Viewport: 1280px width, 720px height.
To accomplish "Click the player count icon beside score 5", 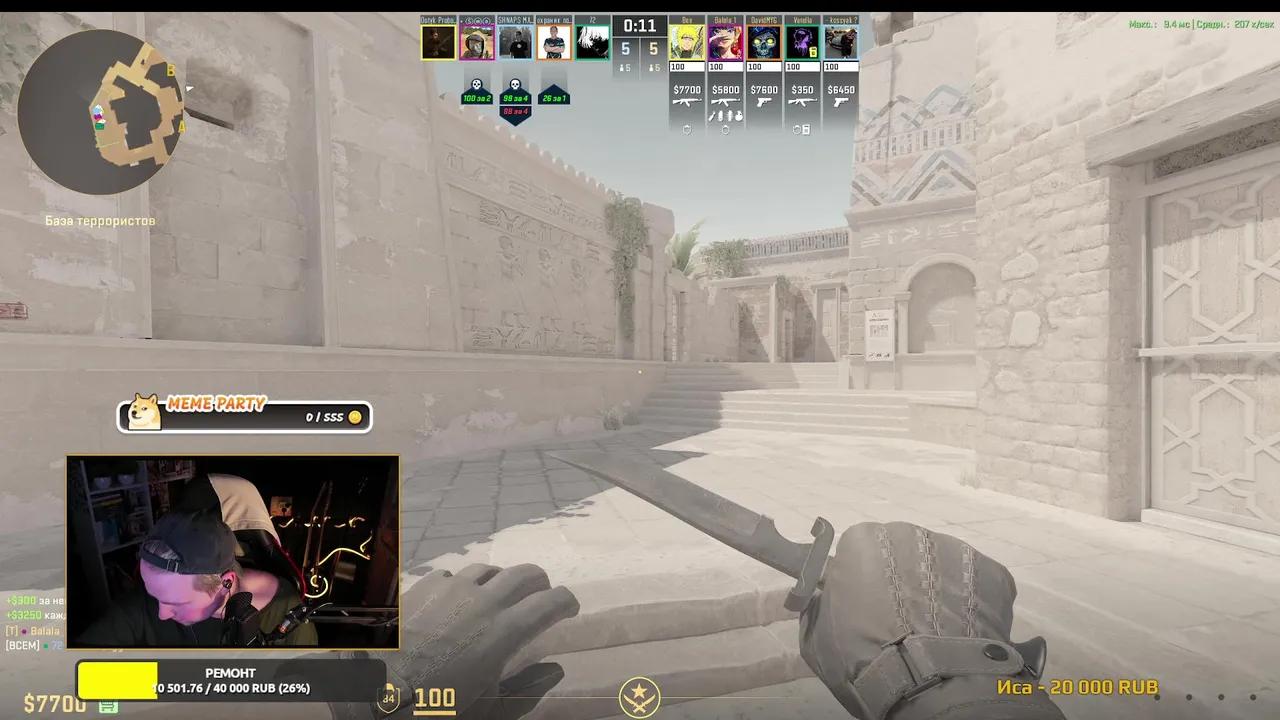I will coord(622,67).
